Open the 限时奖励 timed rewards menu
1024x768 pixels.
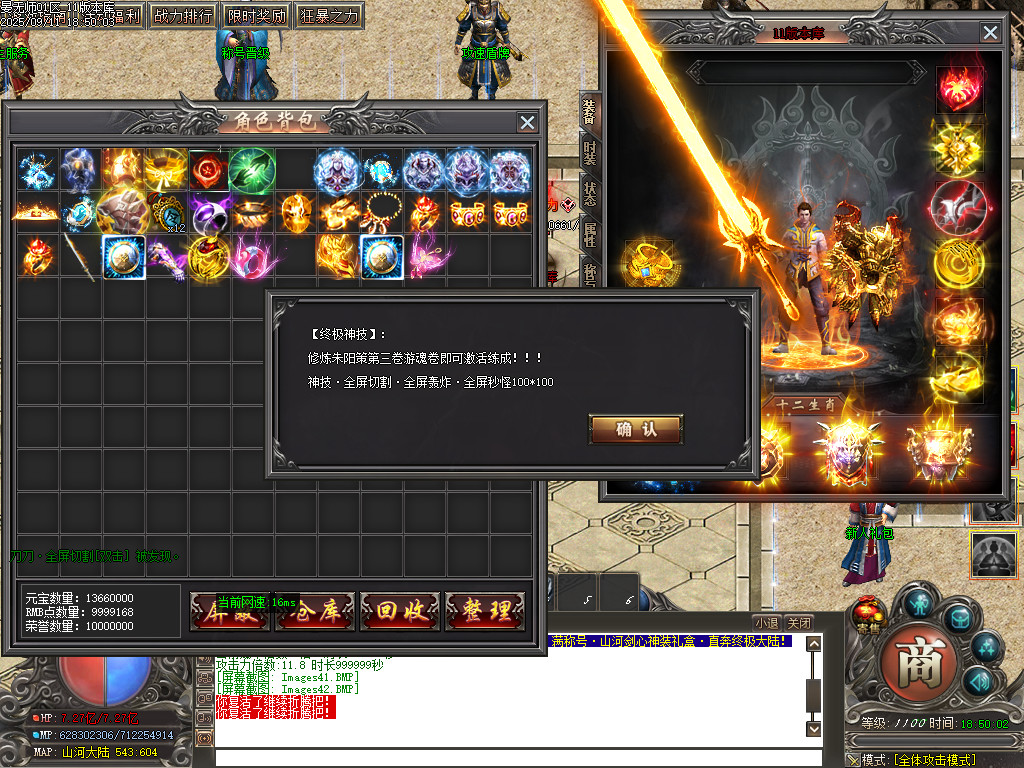[257, 16]
